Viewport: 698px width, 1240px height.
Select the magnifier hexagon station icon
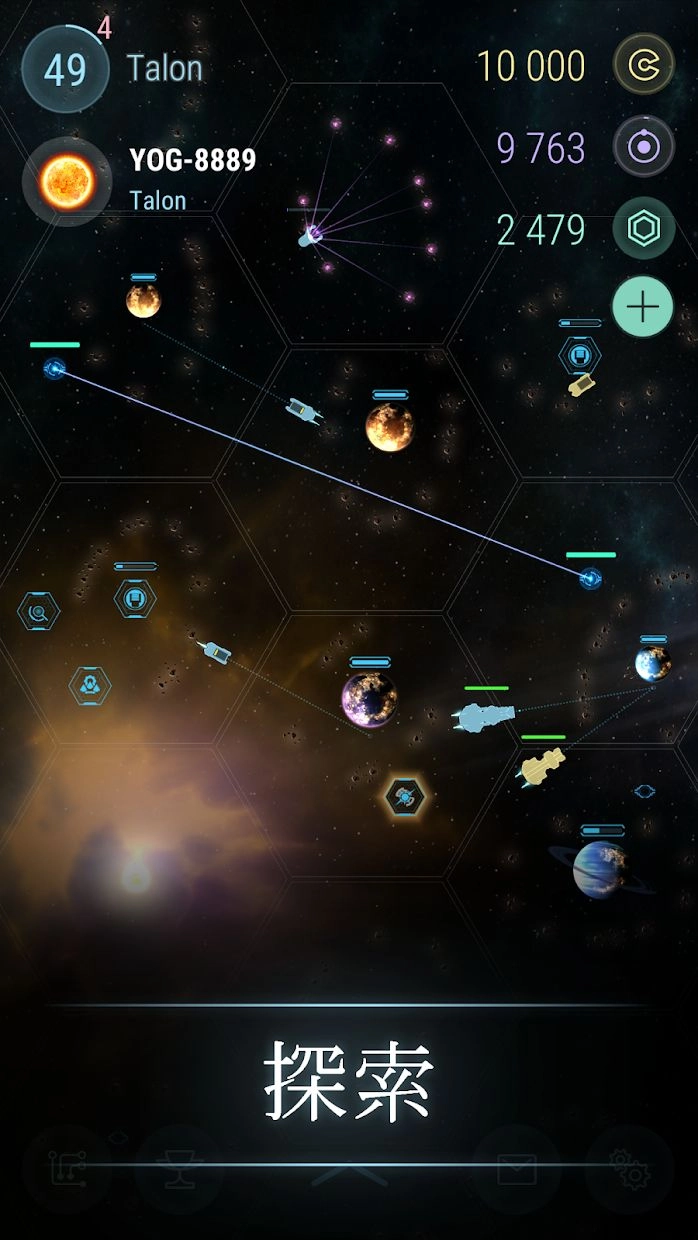tap(39, 610)
